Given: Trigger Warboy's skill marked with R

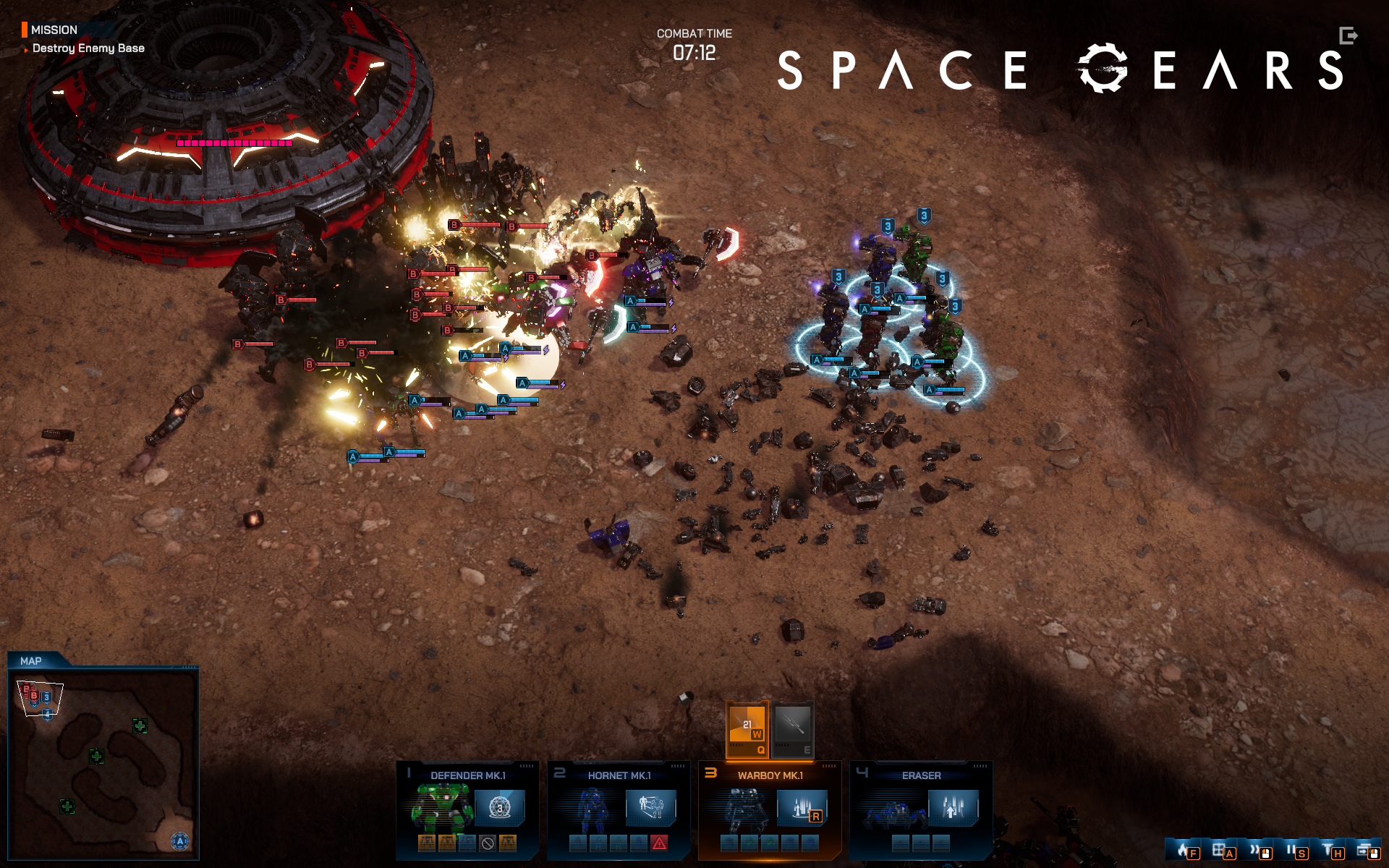Looking at the screenshot, I should click(x=802, y=808).
